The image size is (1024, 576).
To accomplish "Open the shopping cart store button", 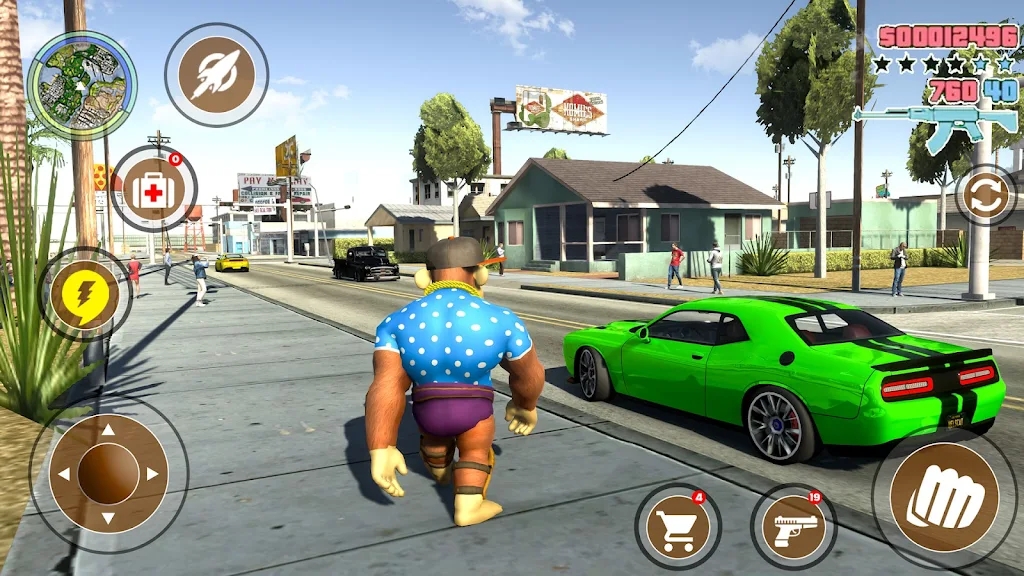I will pos(677,526).
